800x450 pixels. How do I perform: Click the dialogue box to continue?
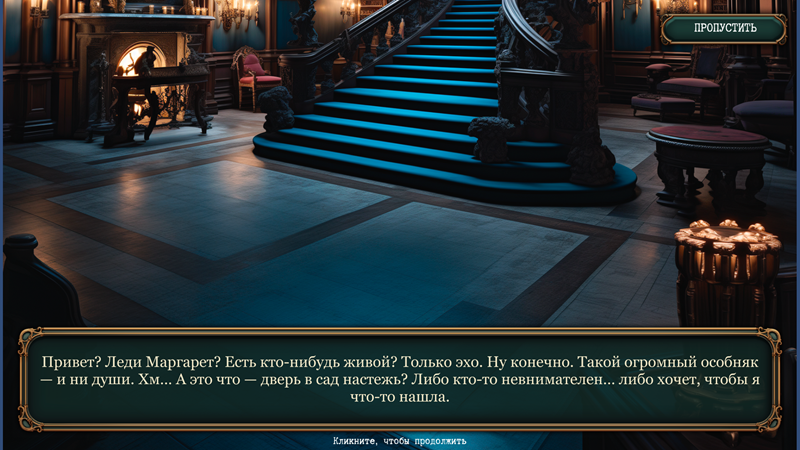pyautogui.click(x=400, y=378)
